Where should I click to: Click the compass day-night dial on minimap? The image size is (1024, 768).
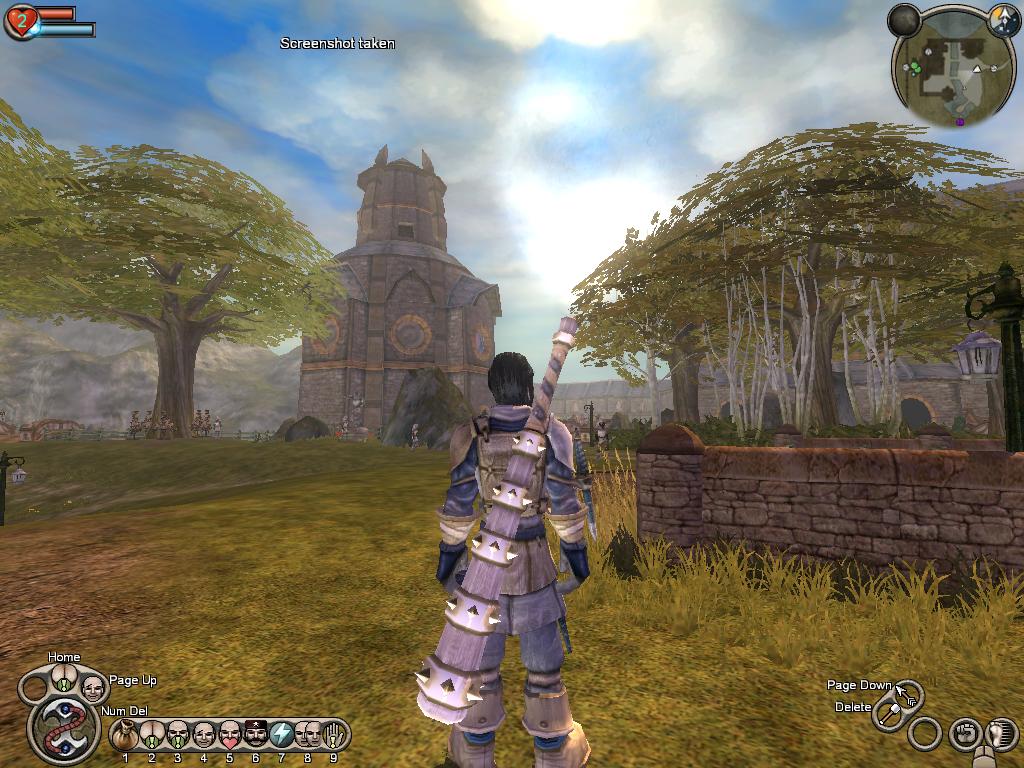click(1003, 19)
